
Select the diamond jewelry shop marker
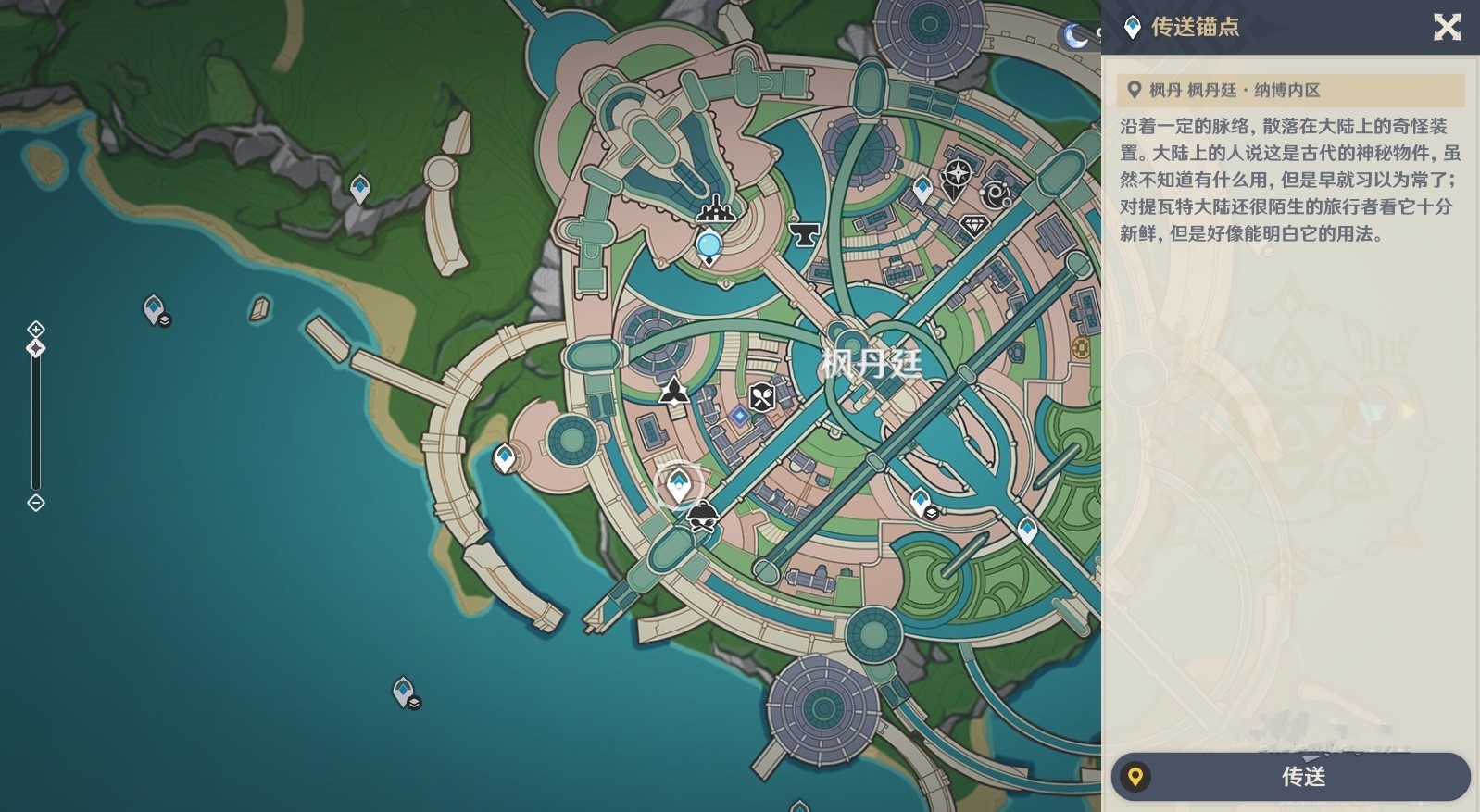[x=973, y=225]
